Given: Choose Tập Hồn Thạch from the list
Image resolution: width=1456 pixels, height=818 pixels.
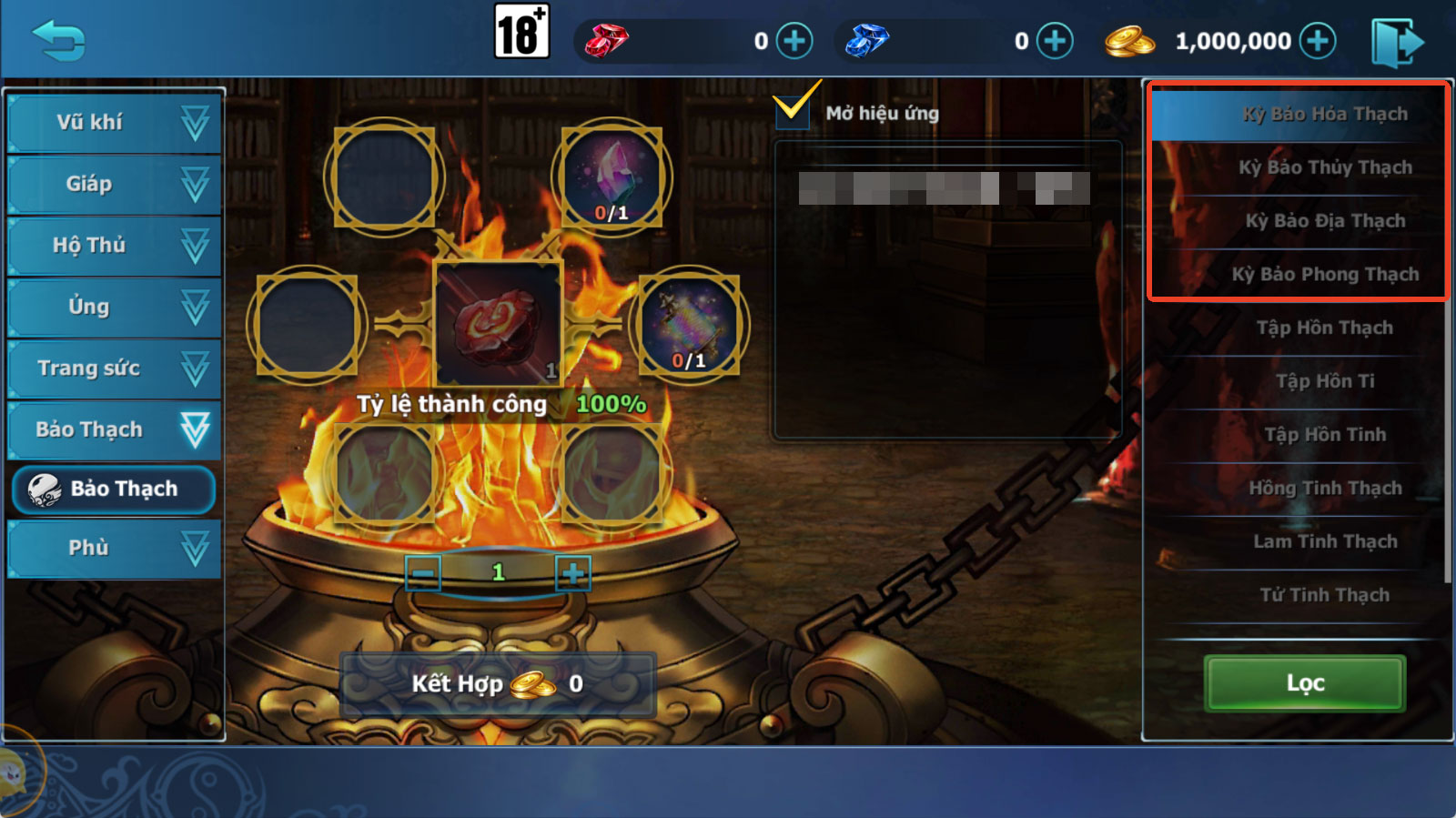Looking at the screenshot, I should (1324, 328).
